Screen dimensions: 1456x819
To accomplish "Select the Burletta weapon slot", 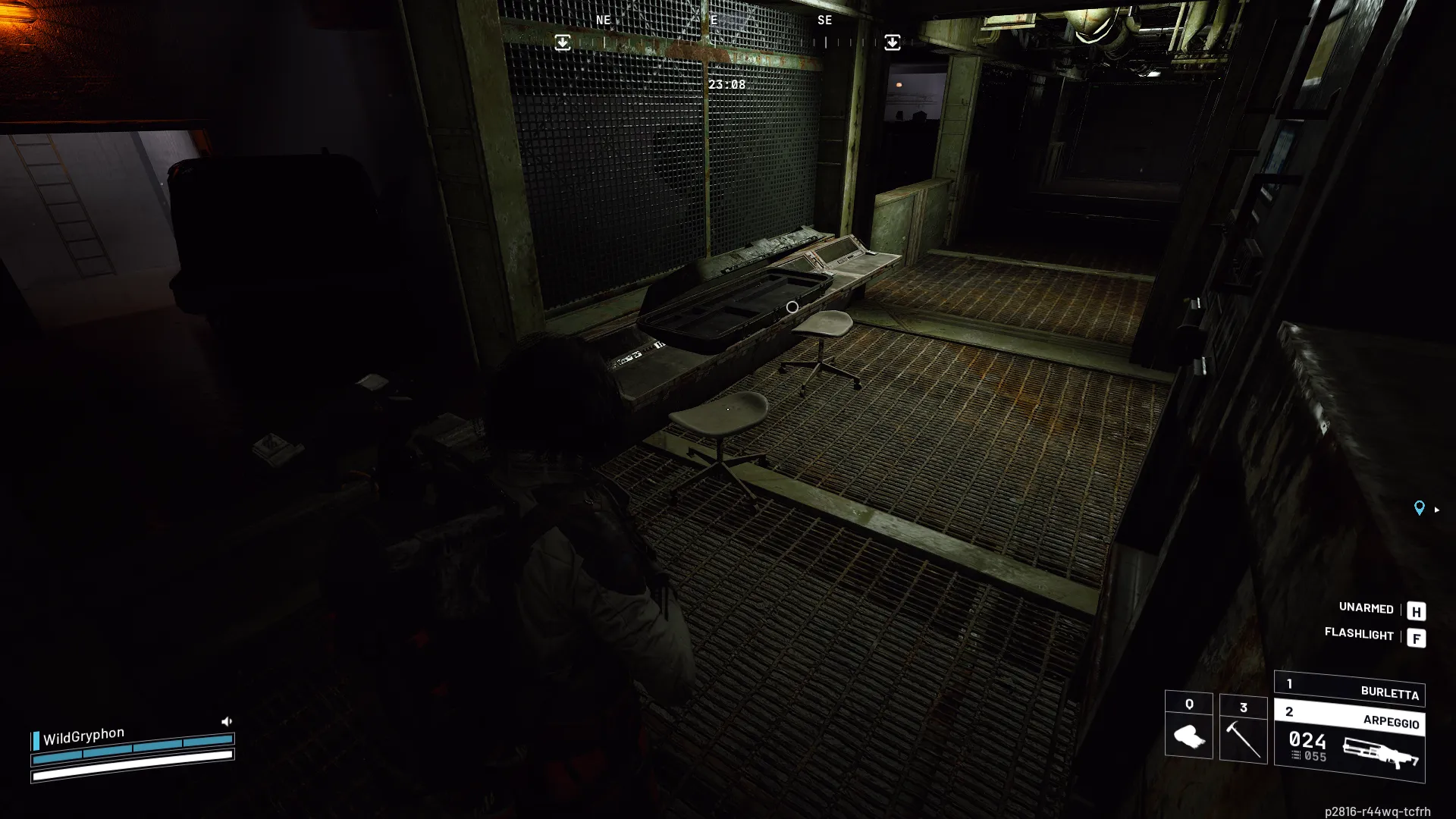I will coord(1349,689).
